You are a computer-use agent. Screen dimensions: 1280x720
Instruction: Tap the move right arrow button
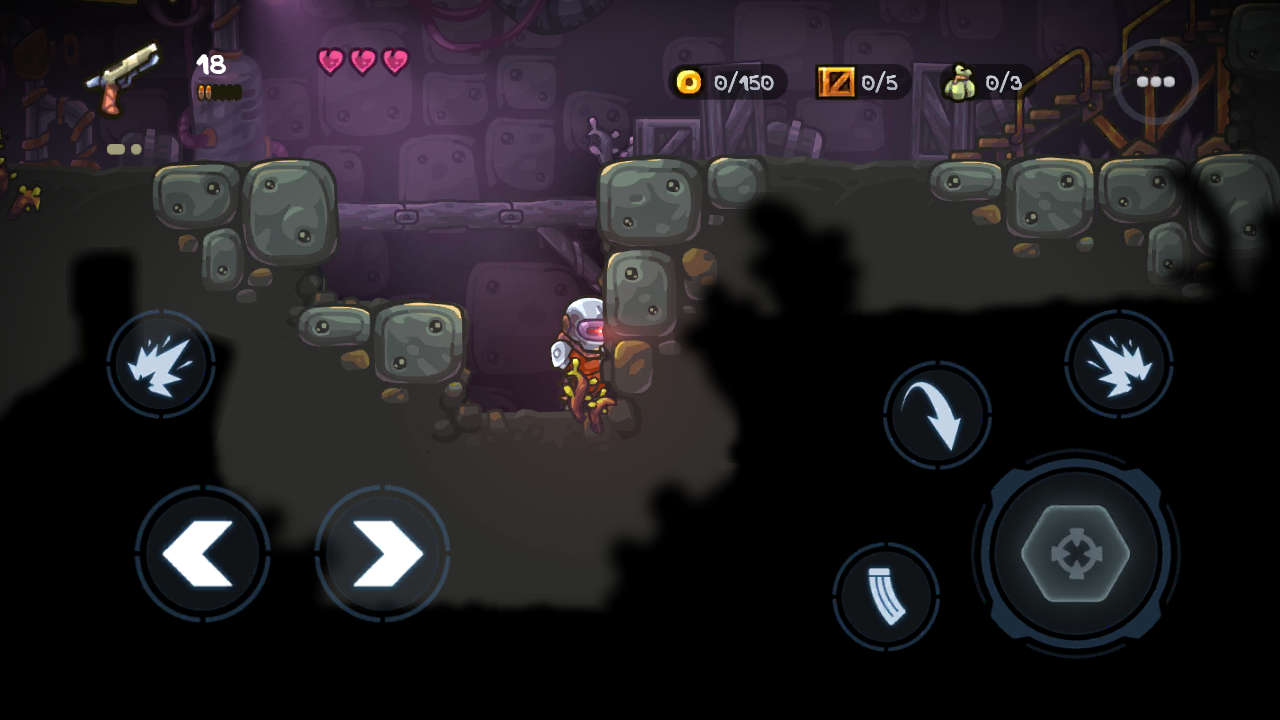coord(382,553)
